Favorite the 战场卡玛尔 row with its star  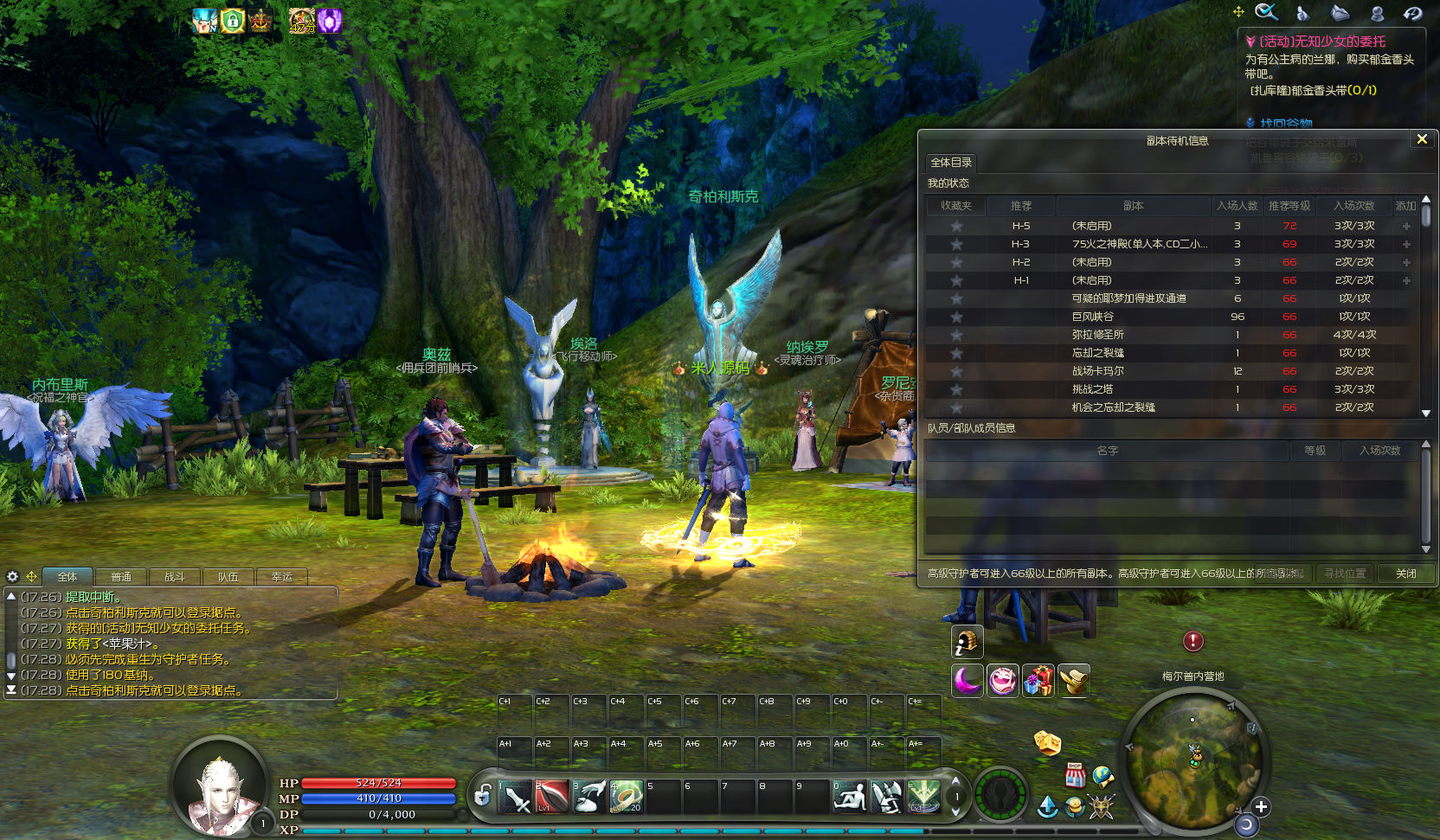click(x=956, y=371)
